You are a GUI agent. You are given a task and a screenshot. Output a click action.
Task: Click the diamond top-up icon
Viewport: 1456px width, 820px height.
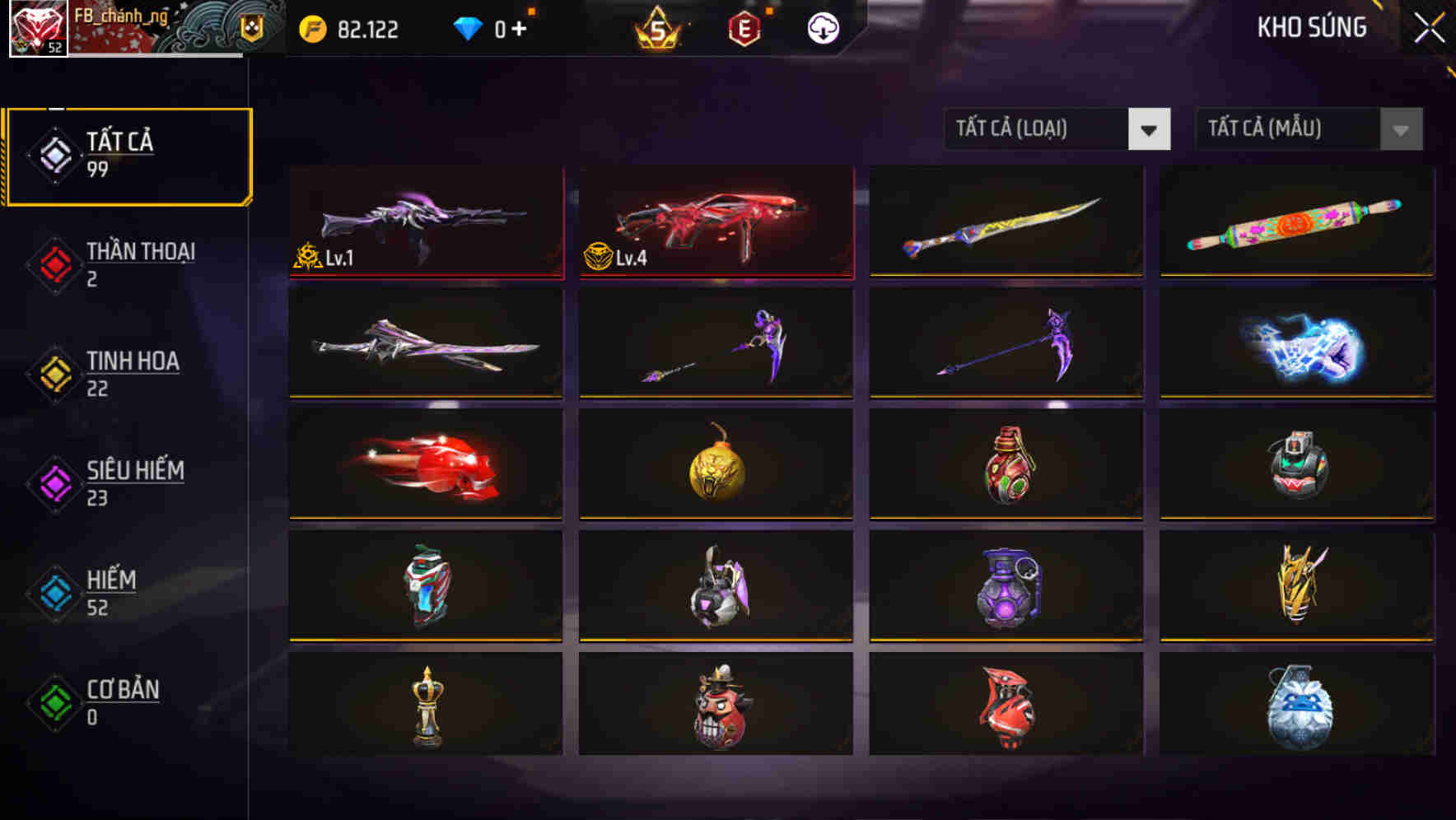coord(469,27)
